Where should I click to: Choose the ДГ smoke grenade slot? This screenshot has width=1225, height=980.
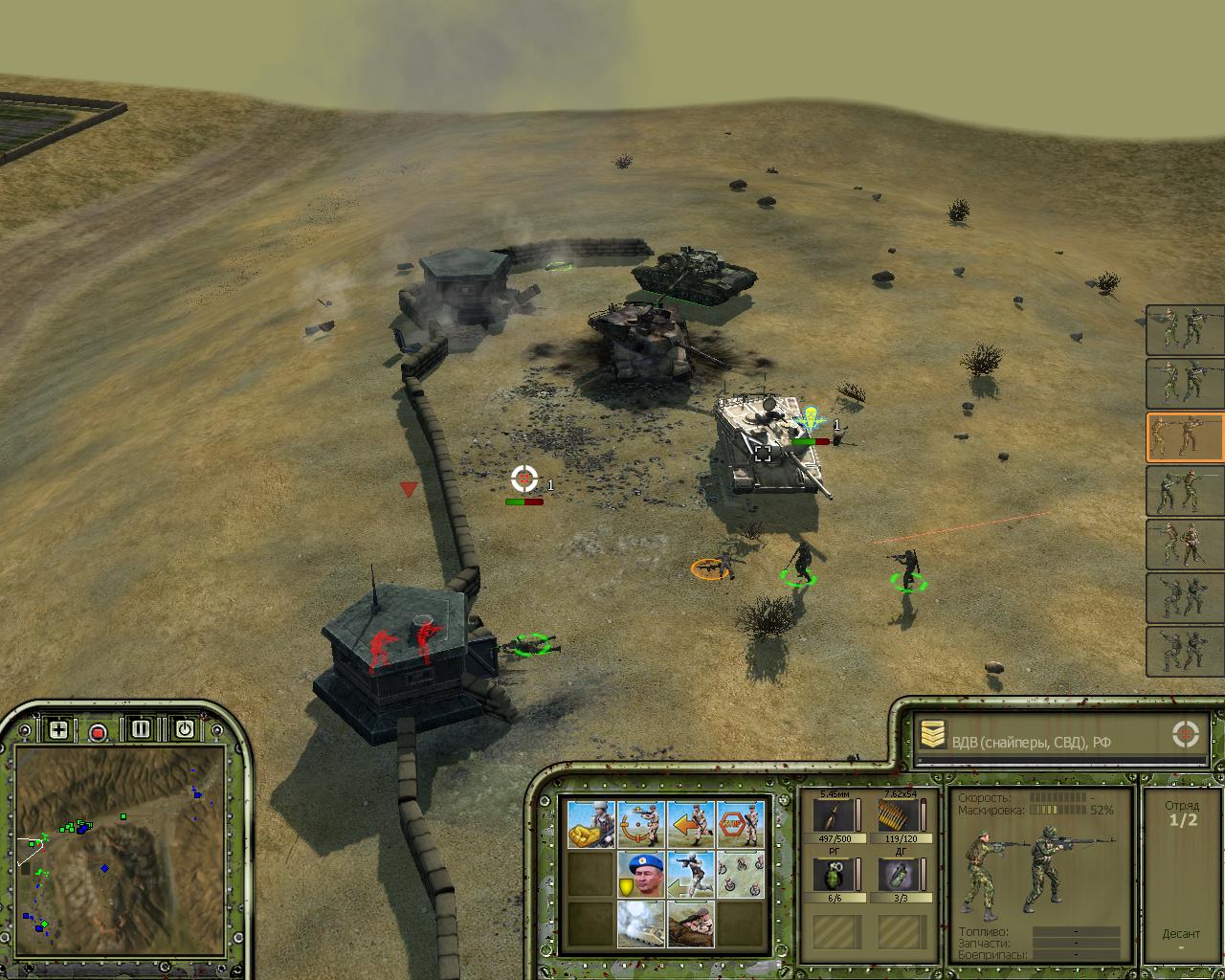pos(899,877)
